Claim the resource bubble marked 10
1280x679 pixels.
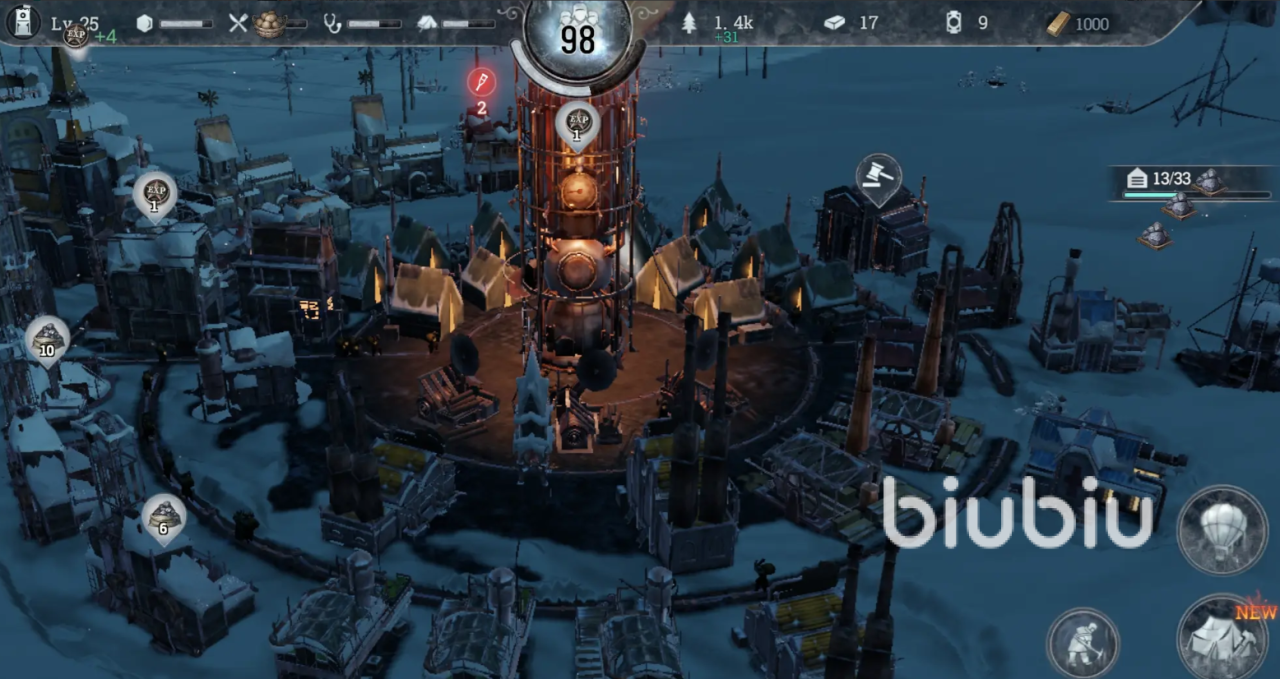click(47, 338)
